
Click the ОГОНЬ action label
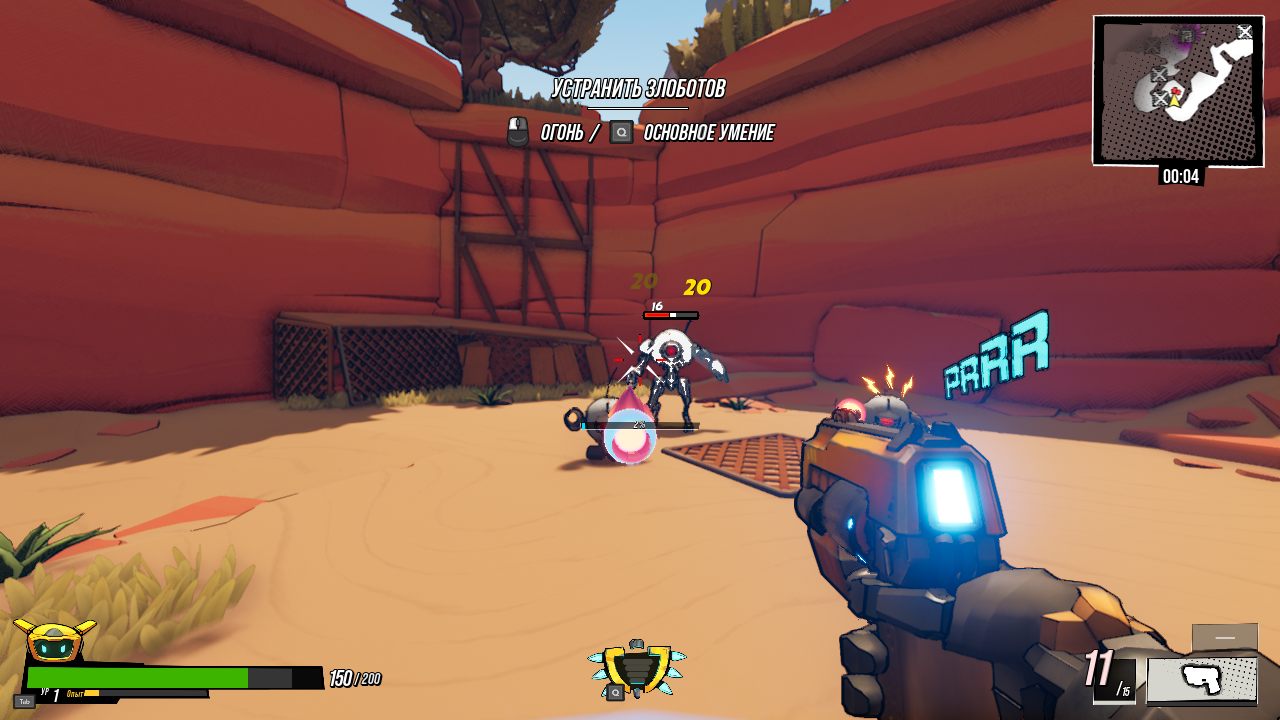click(563, 131)
